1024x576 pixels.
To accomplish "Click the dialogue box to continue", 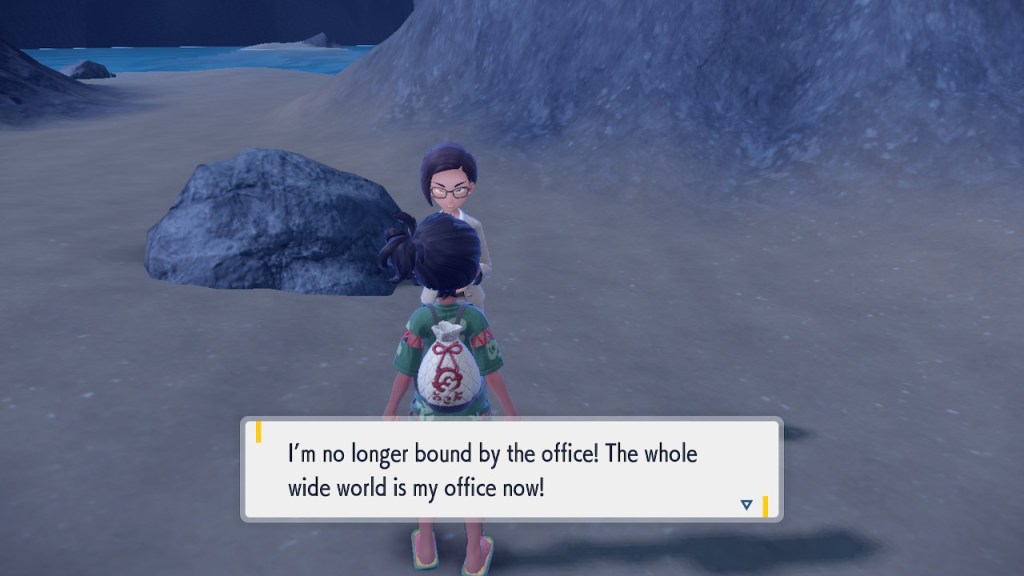I will tap(511, 469).
